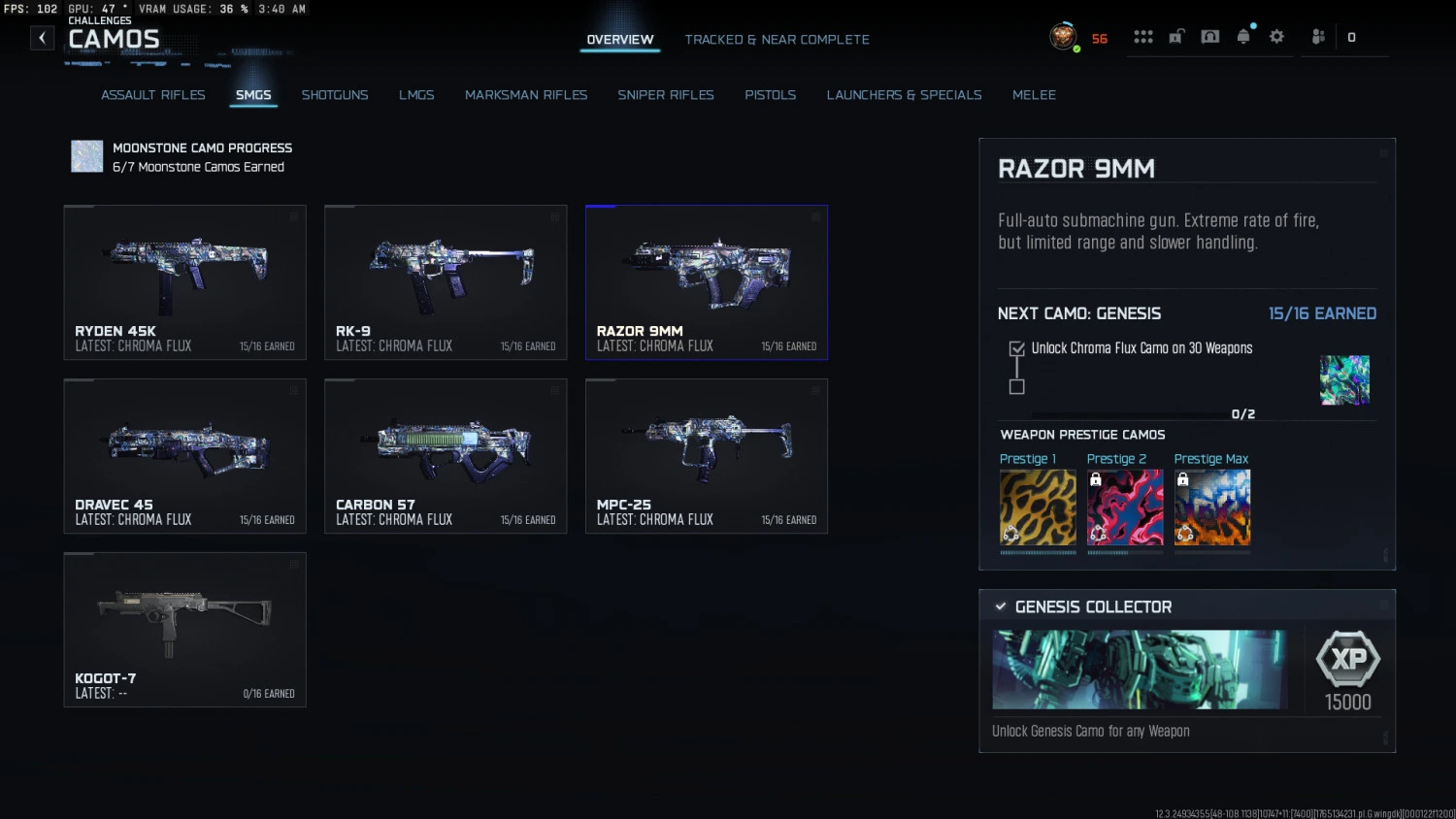This screenshot has height=819, width=1456.
Task: Check notifications via the bell icon
Action: pos(1244,36)
